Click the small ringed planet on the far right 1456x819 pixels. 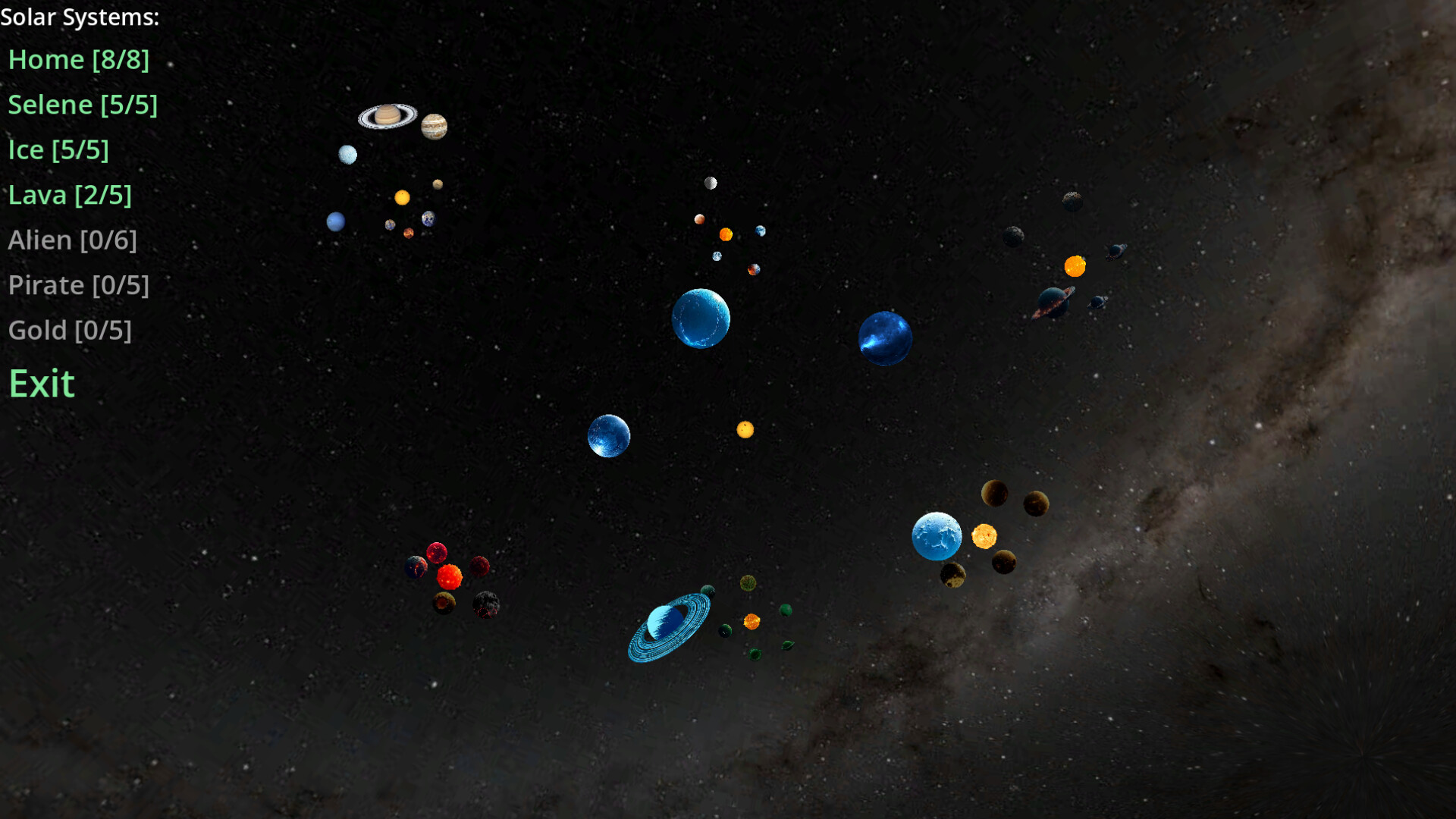[1098, 302]
